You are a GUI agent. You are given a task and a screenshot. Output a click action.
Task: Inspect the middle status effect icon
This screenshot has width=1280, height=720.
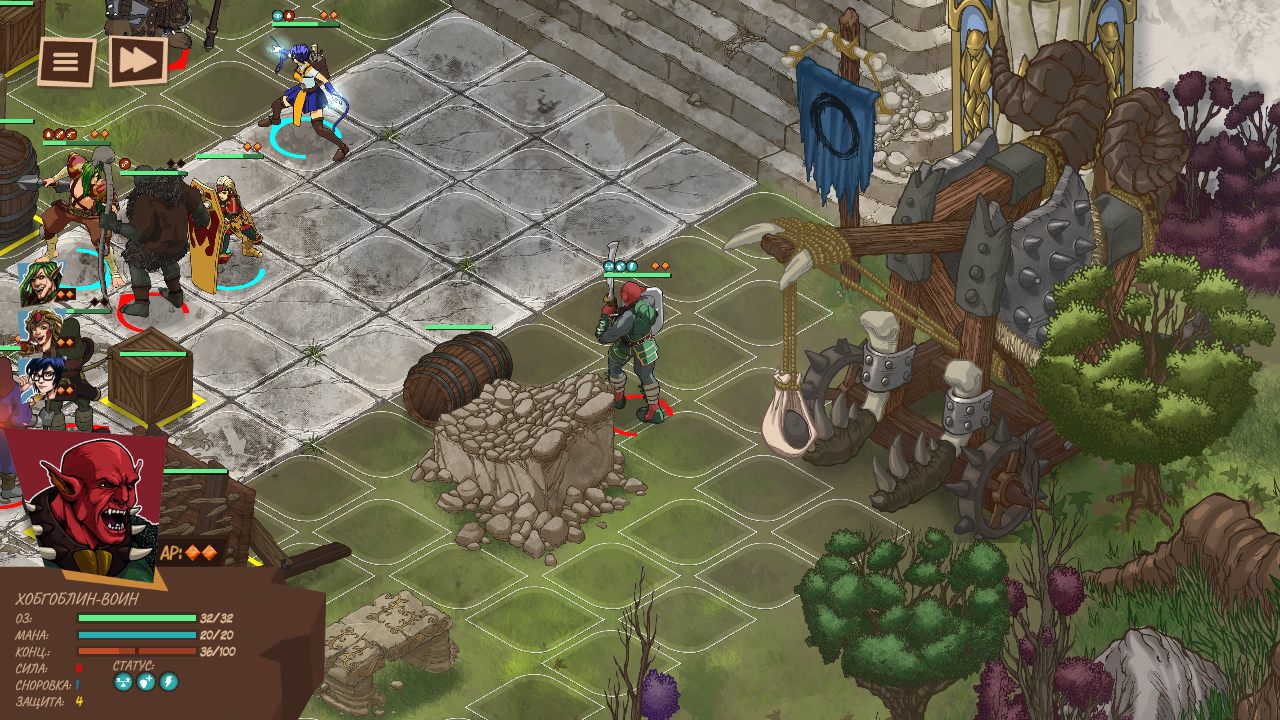146,682
